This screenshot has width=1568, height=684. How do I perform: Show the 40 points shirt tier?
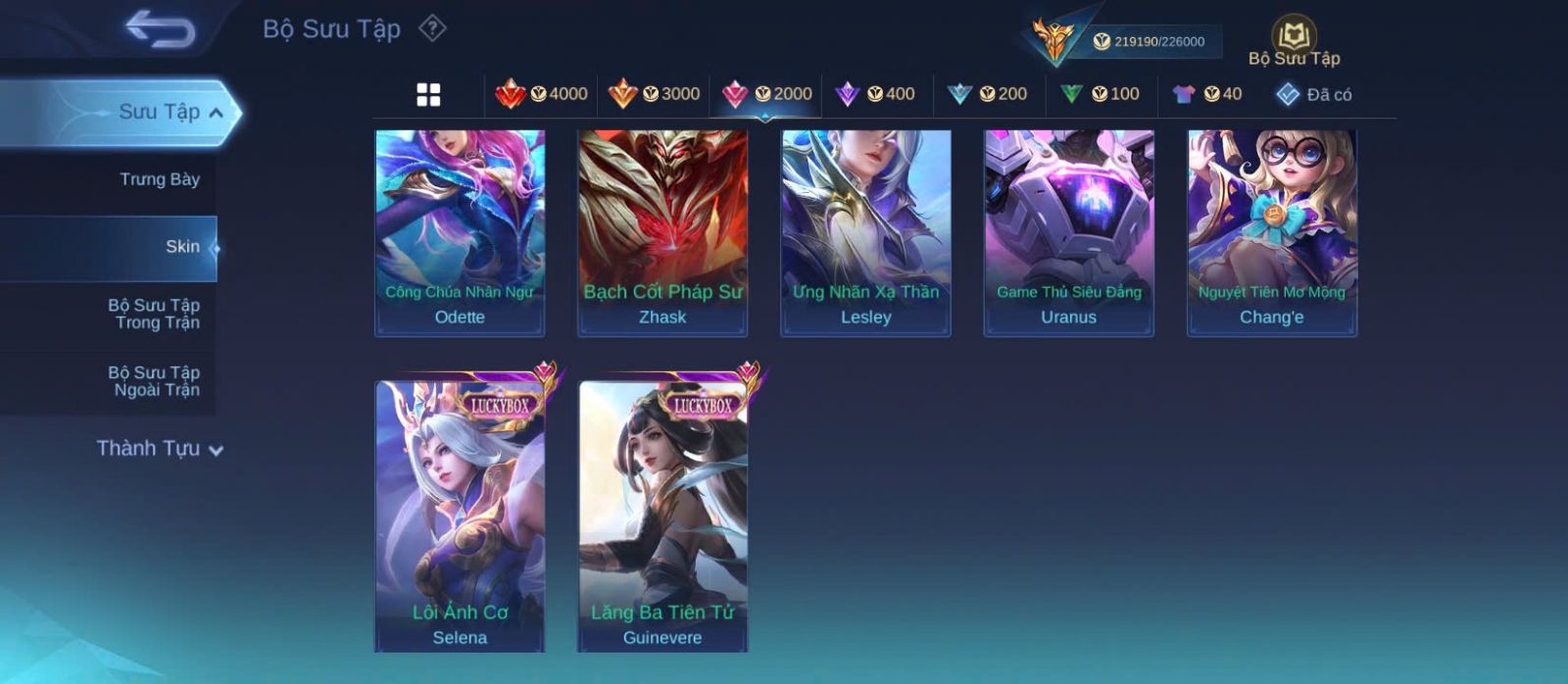[x=1207, y=94]
